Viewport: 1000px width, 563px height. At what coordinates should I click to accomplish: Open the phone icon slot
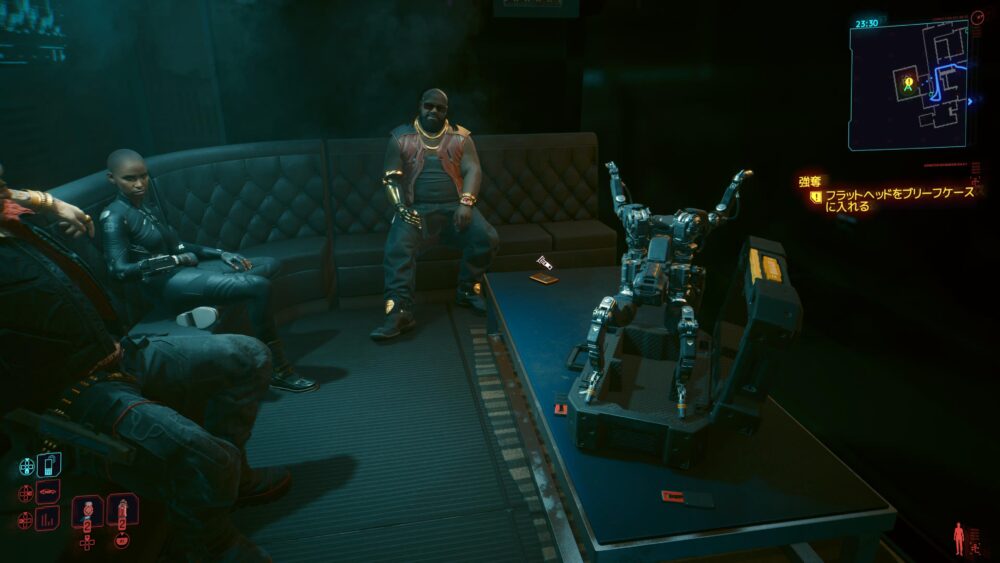click(x=48, y=465)
